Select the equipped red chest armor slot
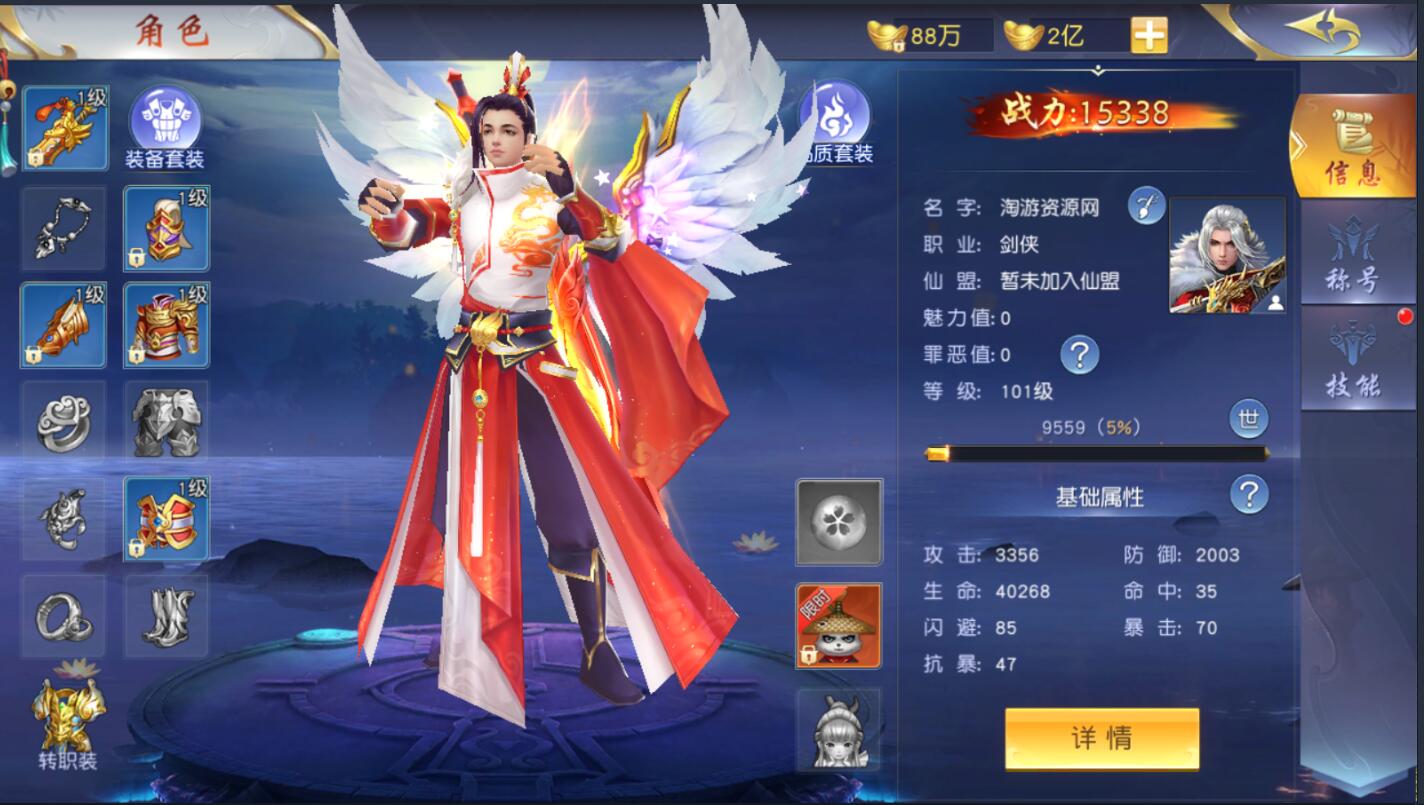 point(166,324)
